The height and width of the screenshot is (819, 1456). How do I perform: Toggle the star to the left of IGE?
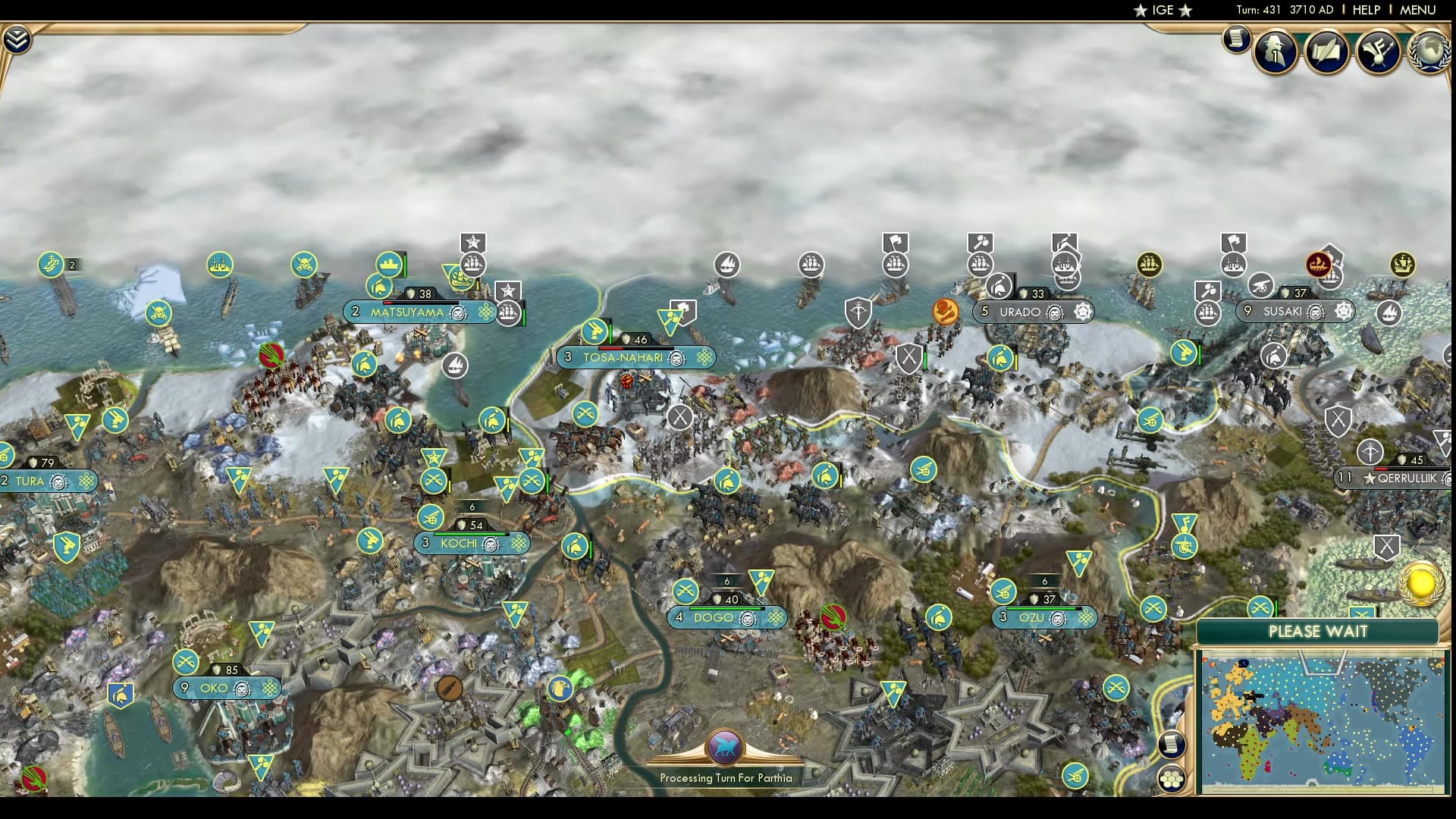[x=1139, y=11]
